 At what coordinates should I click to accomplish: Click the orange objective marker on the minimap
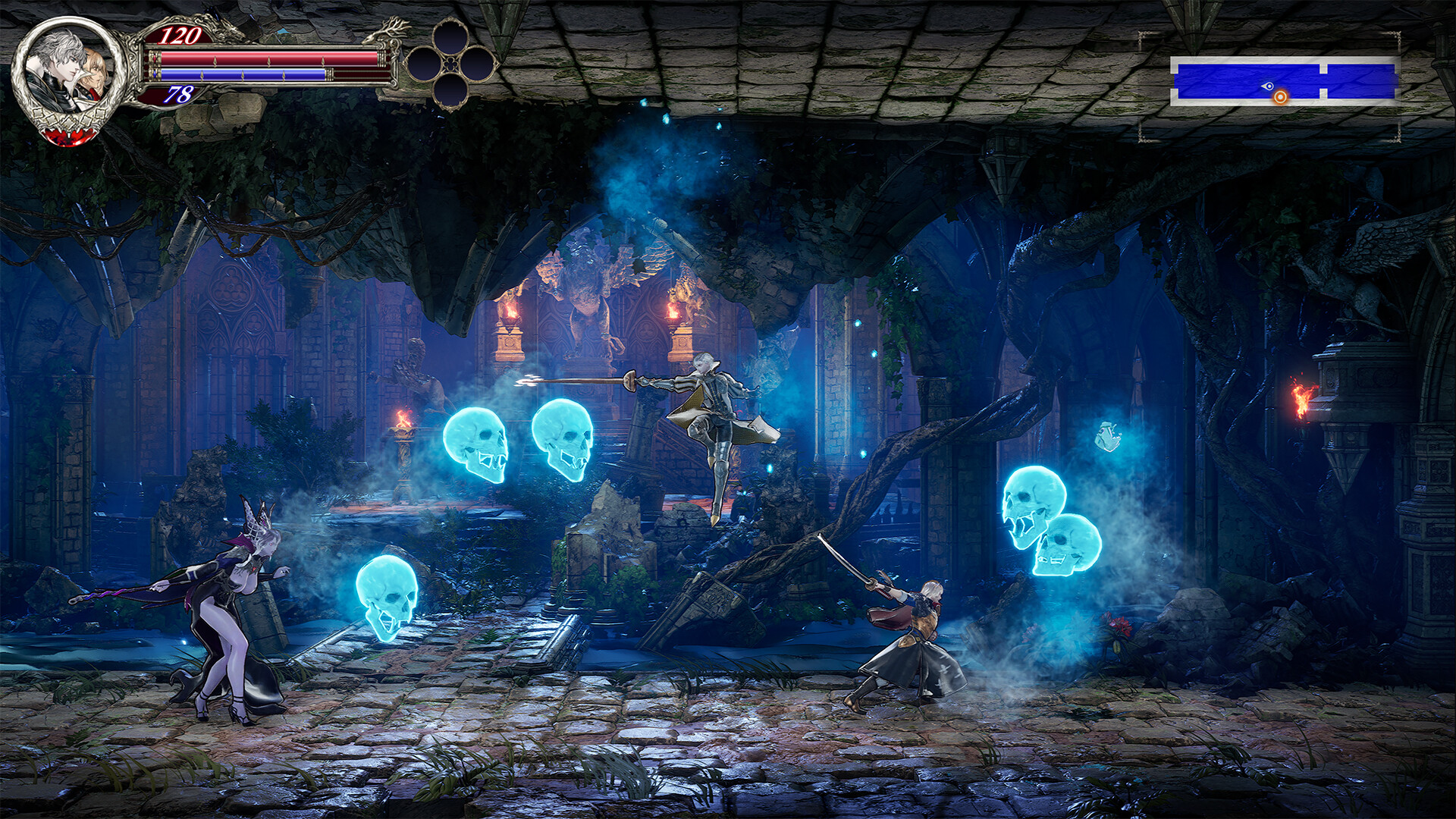pos(1280,96)
